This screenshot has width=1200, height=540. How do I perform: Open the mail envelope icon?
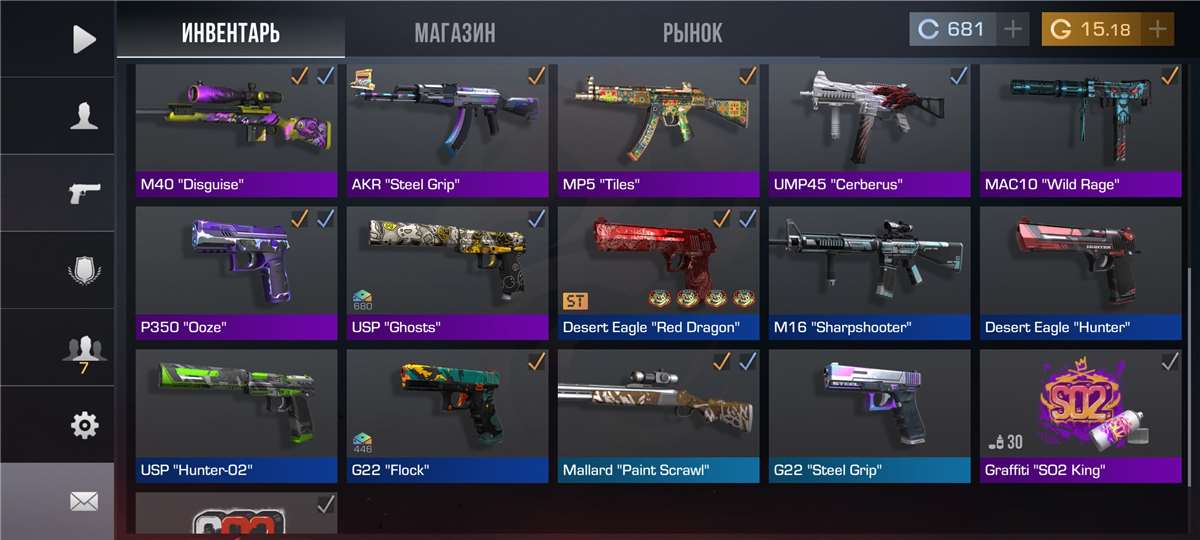click(x=84, y=502)
